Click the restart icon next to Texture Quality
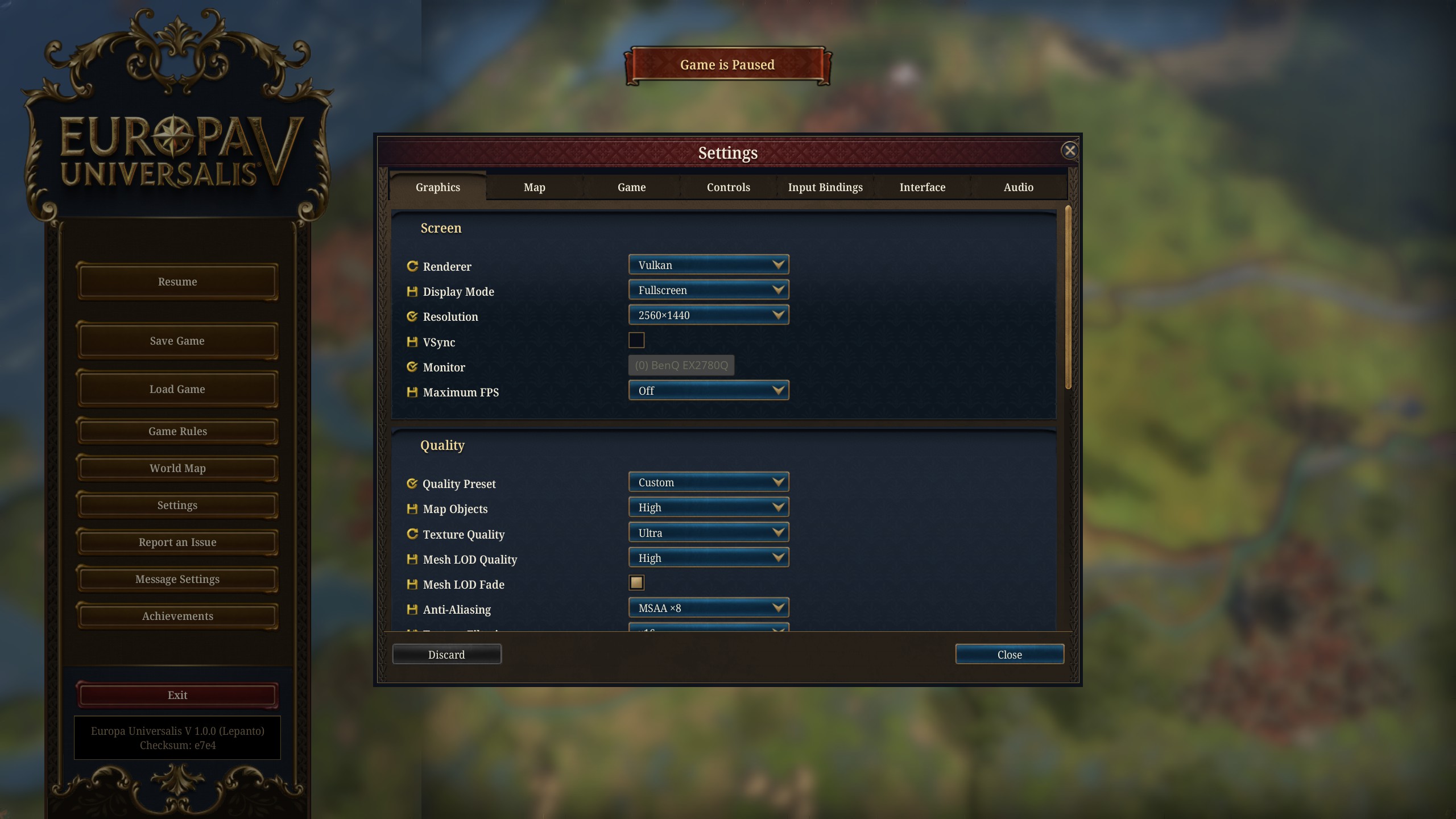This screenshot has width=1456, height=819. [412, 532]
